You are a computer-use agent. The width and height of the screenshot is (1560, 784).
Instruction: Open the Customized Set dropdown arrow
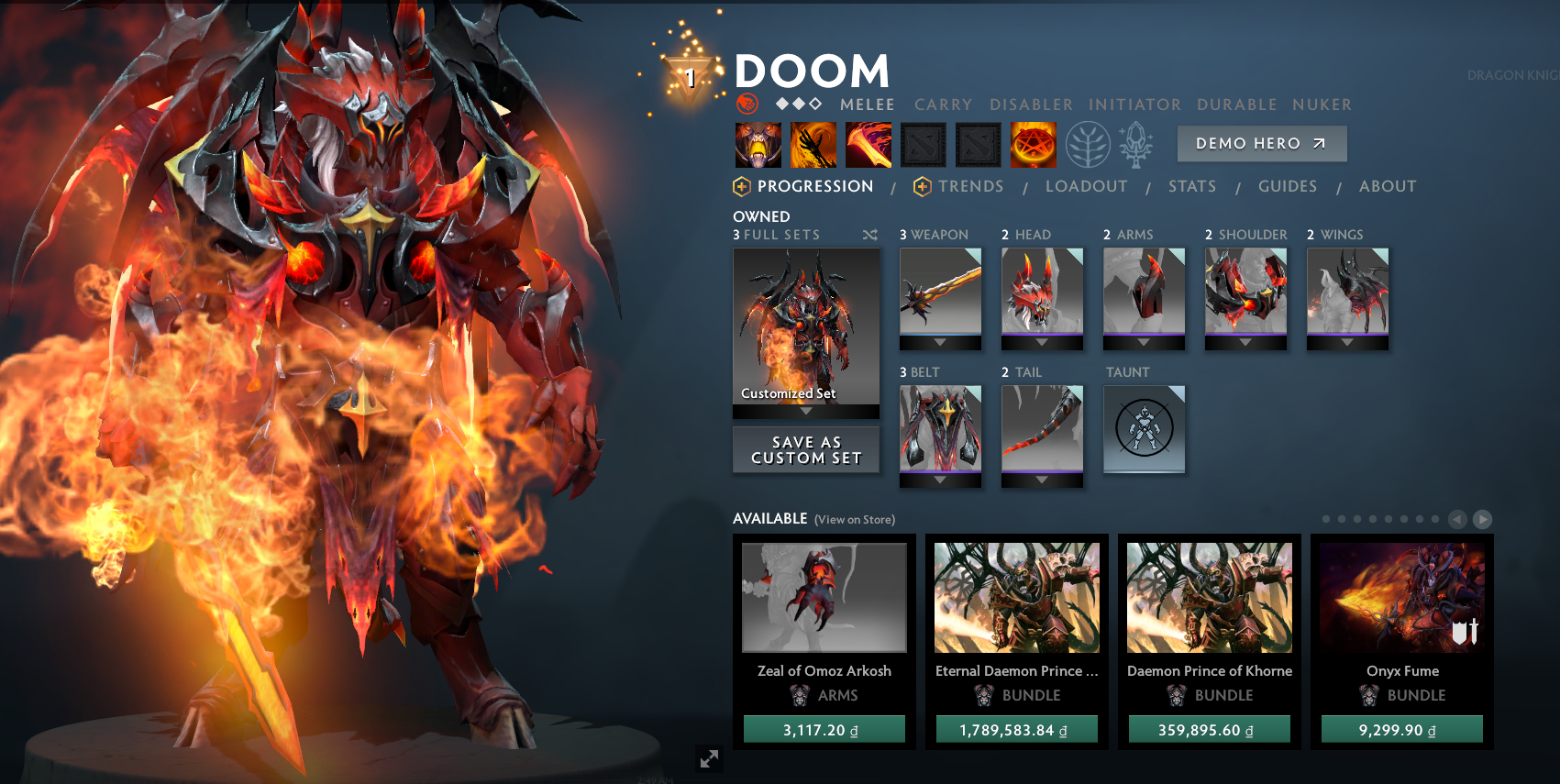point(805,413)
